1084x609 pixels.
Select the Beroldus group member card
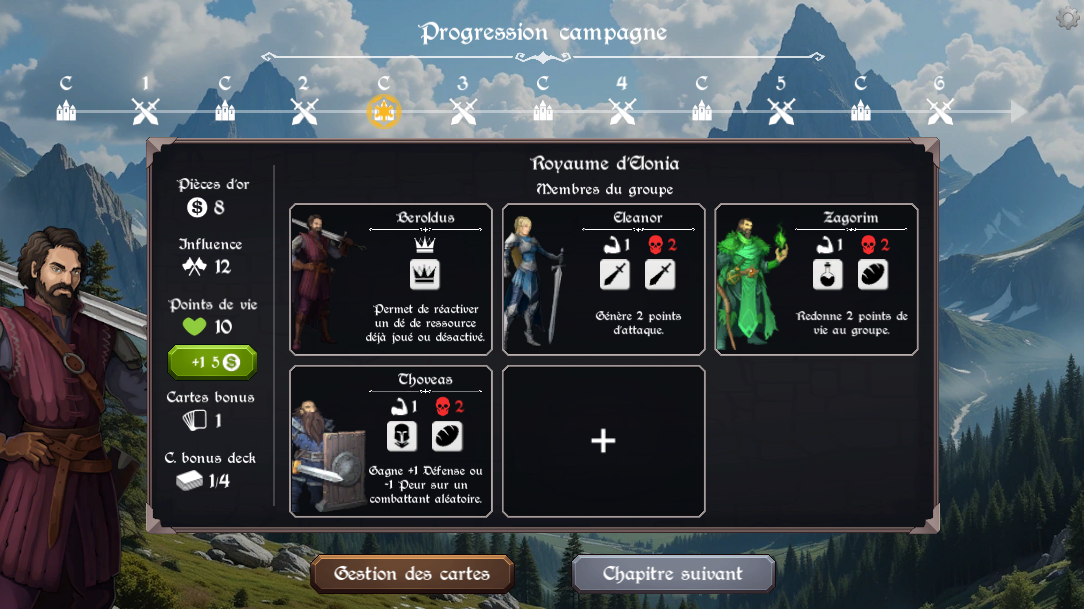click(391, 279)
